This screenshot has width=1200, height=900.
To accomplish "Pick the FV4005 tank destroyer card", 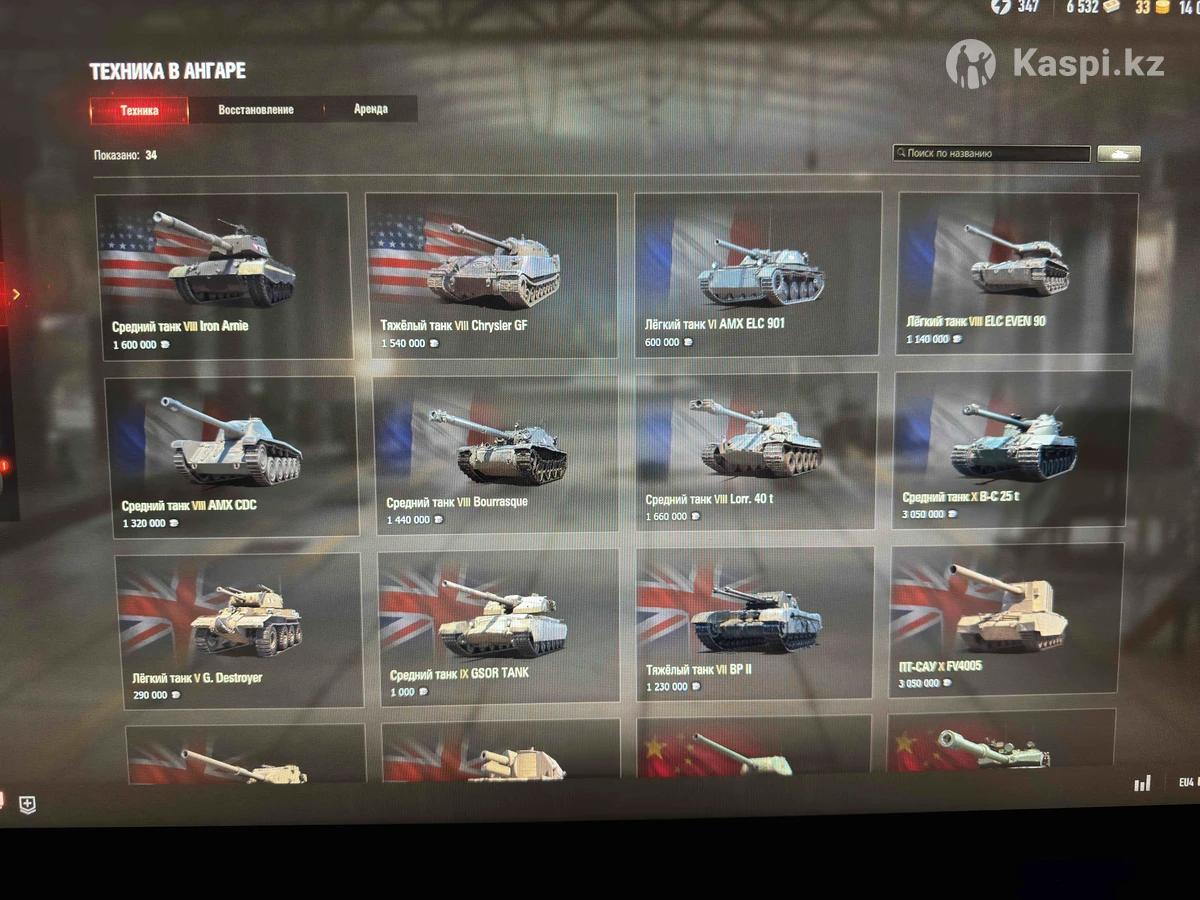I will tap(1005, 620).
